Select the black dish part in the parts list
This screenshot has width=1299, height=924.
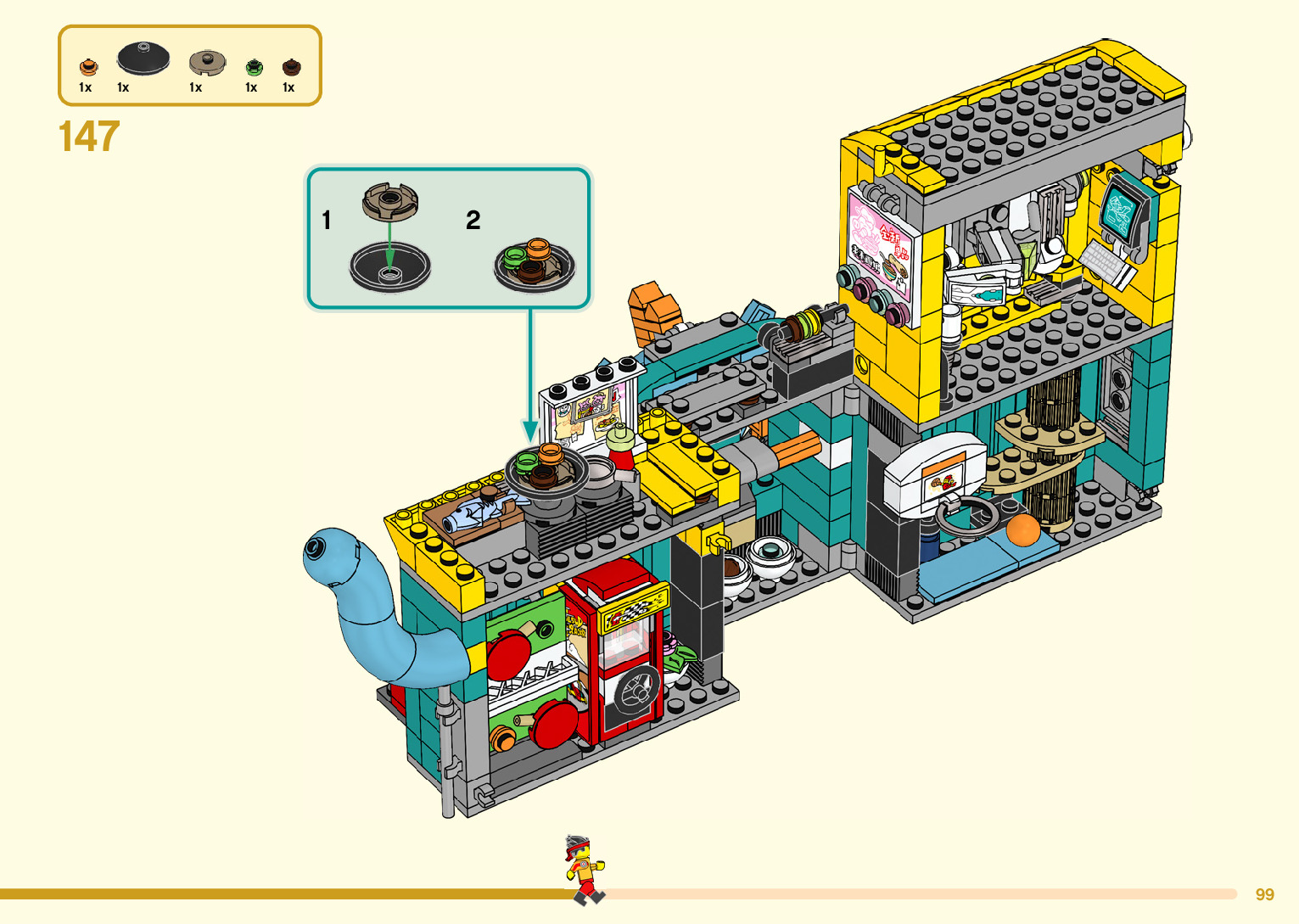point(143,58)
